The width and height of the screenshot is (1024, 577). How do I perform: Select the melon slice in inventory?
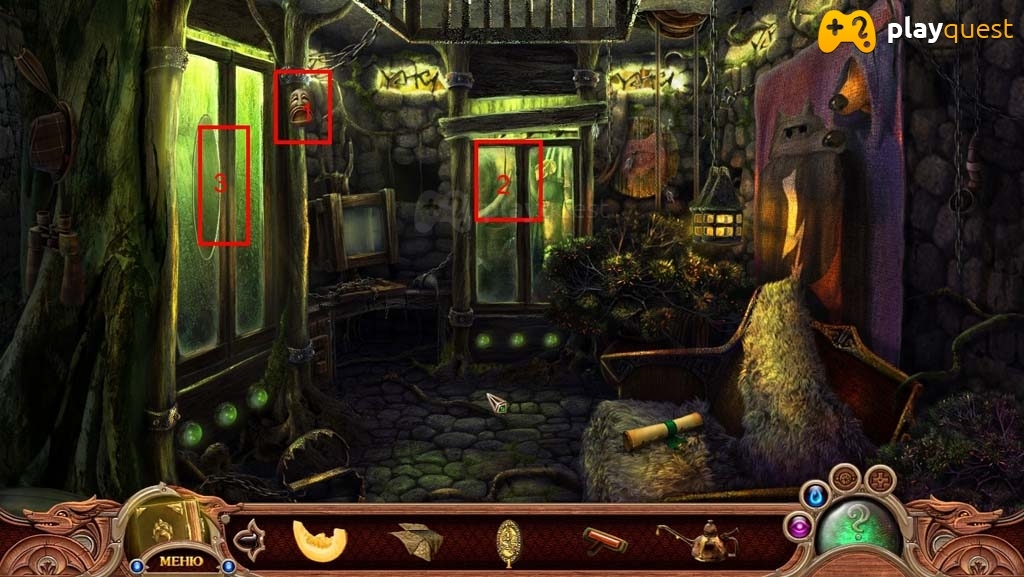(320, 541)
